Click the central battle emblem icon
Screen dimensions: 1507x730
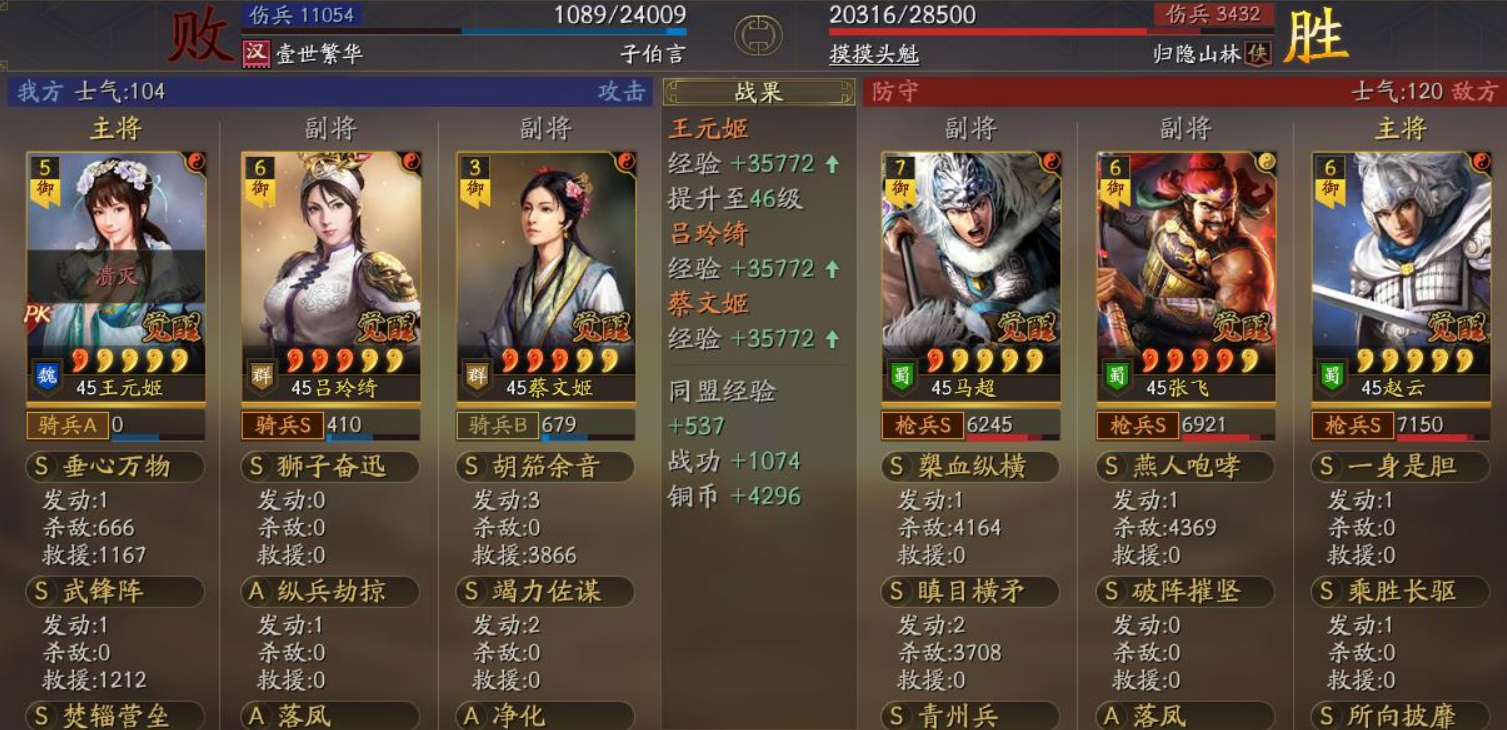coord(758,35)
